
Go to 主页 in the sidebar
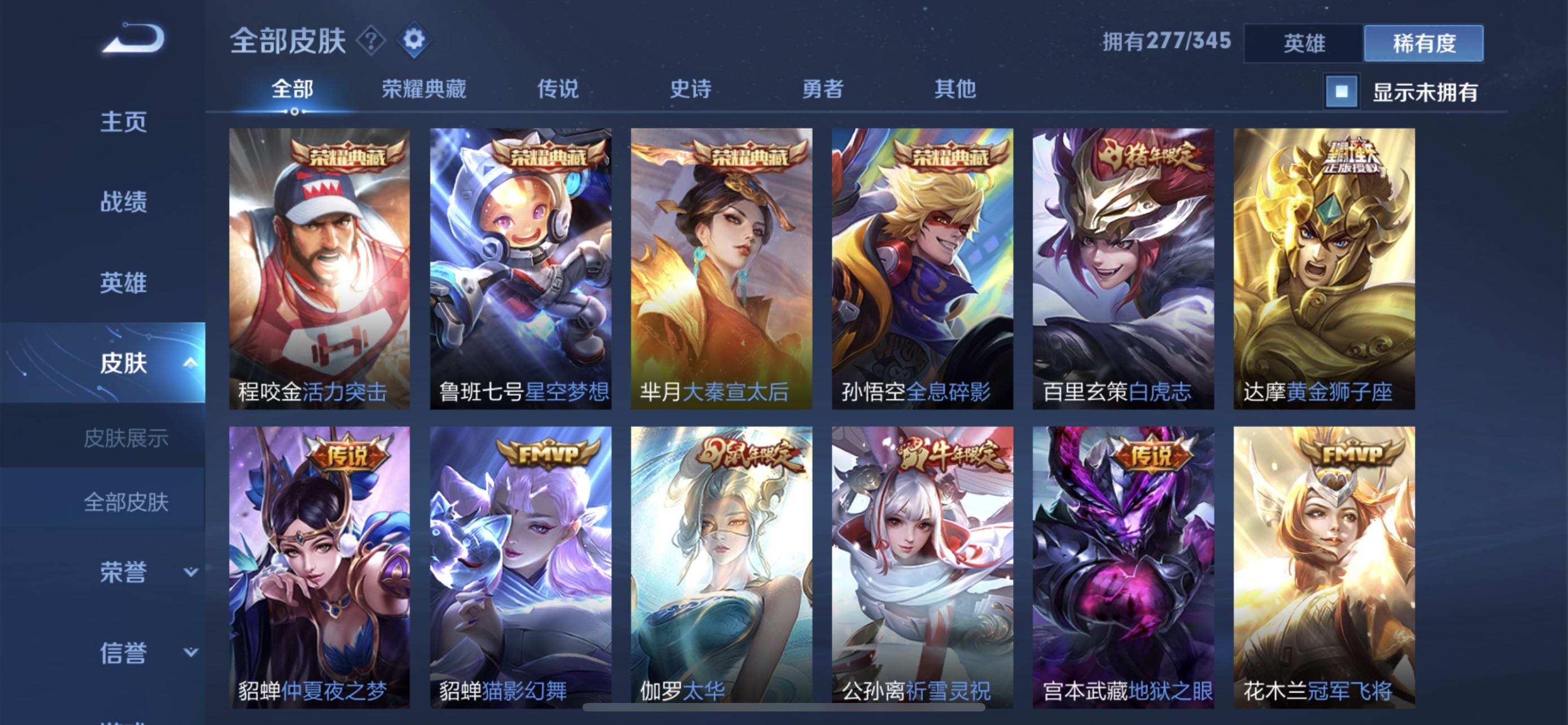pyautogui.click(x=124, y=121)
